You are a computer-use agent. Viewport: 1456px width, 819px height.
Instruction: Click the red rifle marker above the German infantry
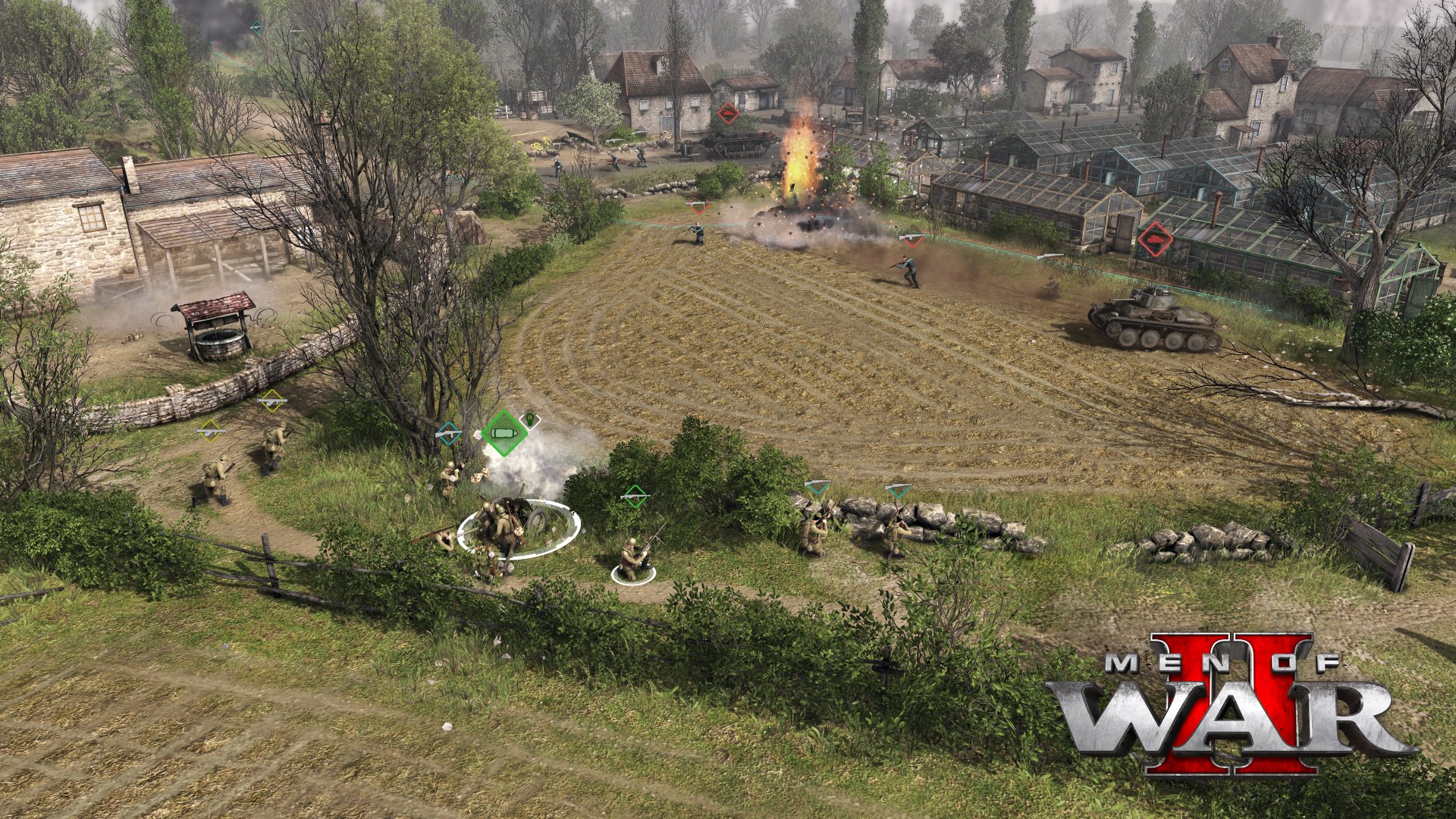pyautogui.click(x=912, y=240)
